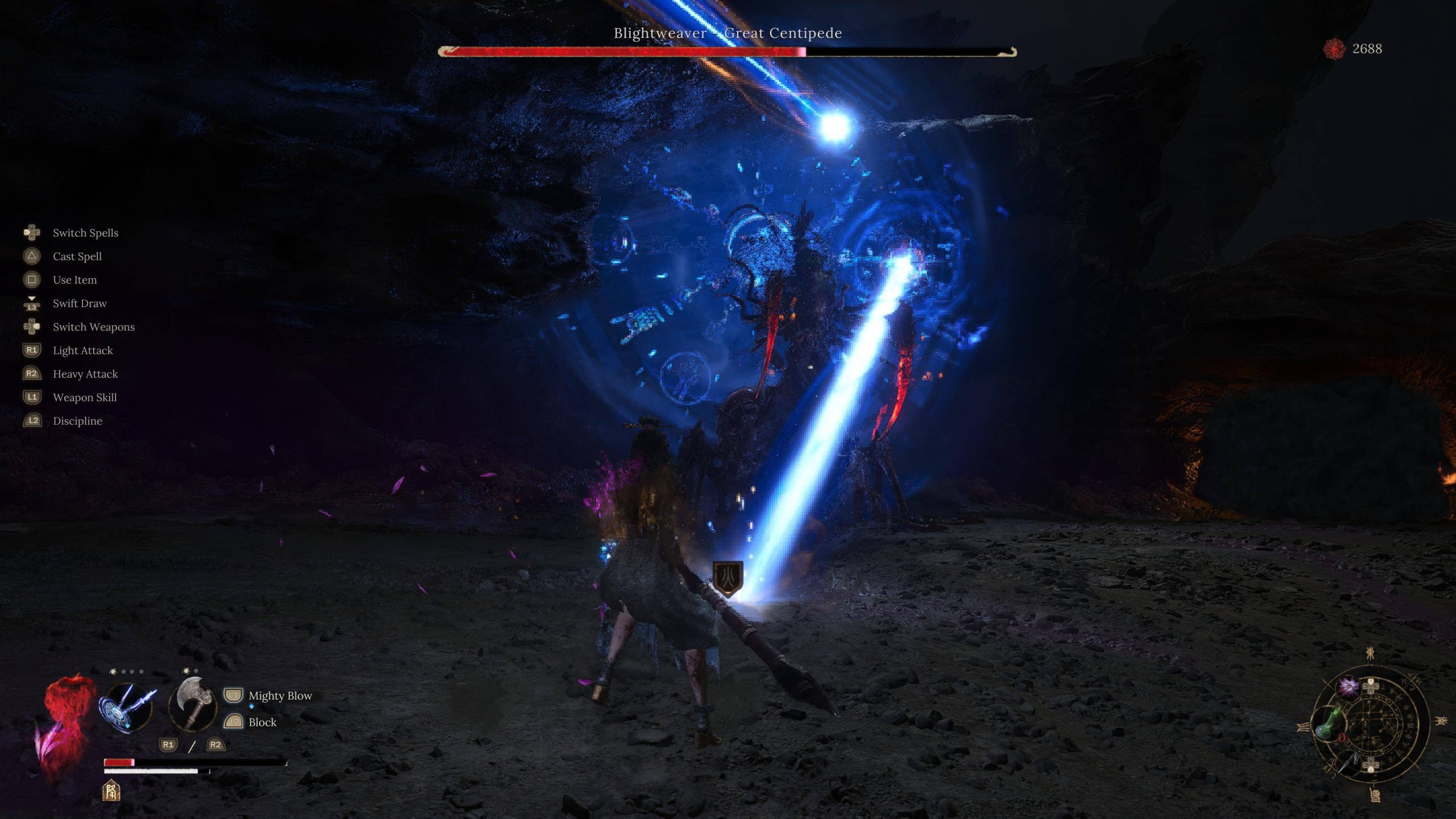Screen dimensions: 1456x819
Task: Click the Use Item control hint
Action: pos(75,280)
